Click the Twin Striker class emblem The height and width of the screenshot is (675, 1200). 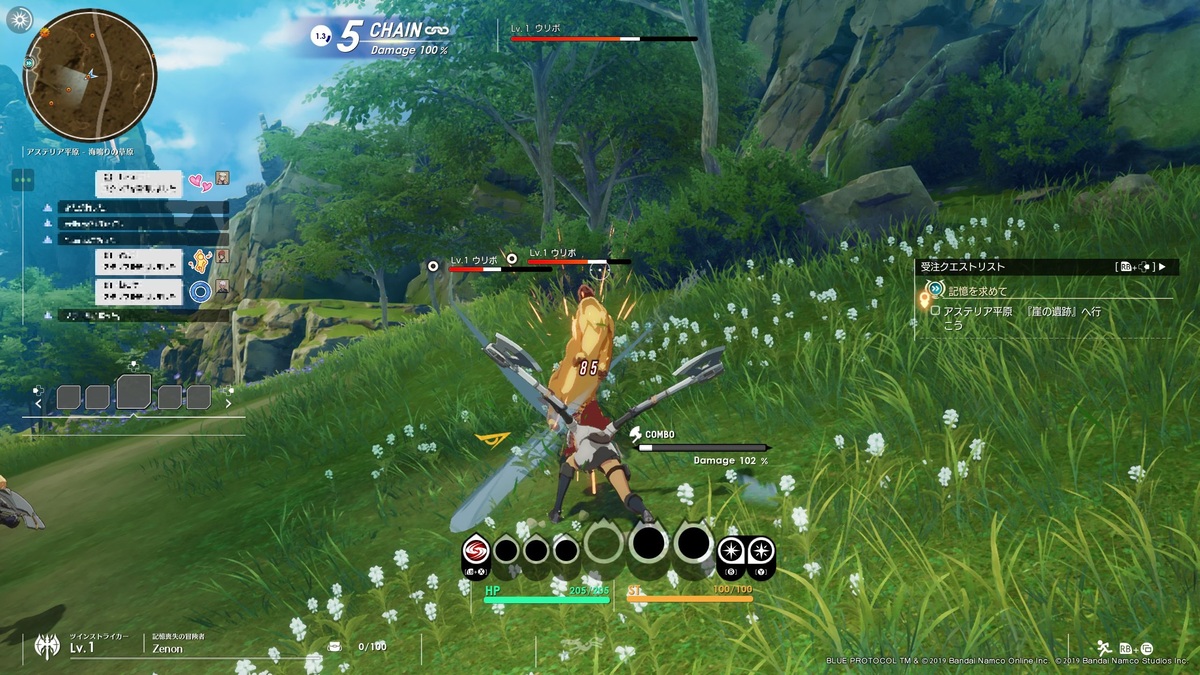tap(46, 645)
